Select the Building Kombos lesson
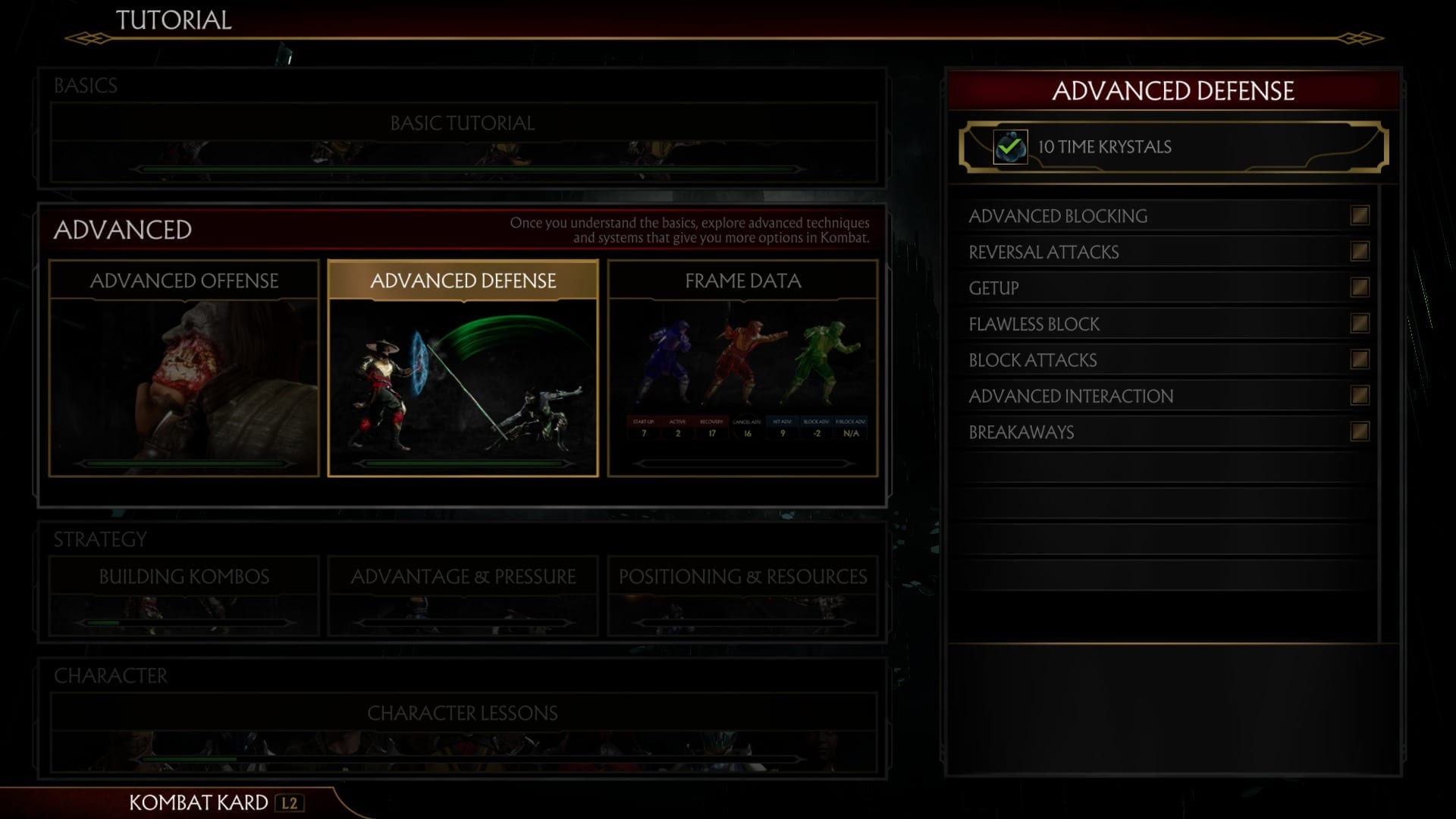Image resolution: width=1456 pixels, height=819 pixels. (x=183, y=577)
